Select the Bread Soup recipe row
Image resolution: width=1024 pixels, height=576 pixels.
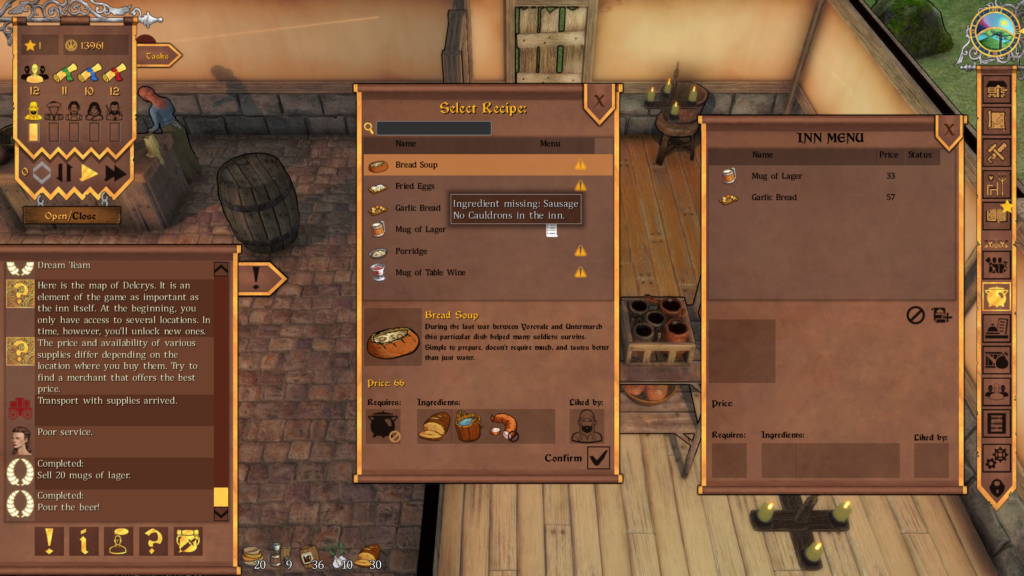pyautogui.click(x=470, y=165)
